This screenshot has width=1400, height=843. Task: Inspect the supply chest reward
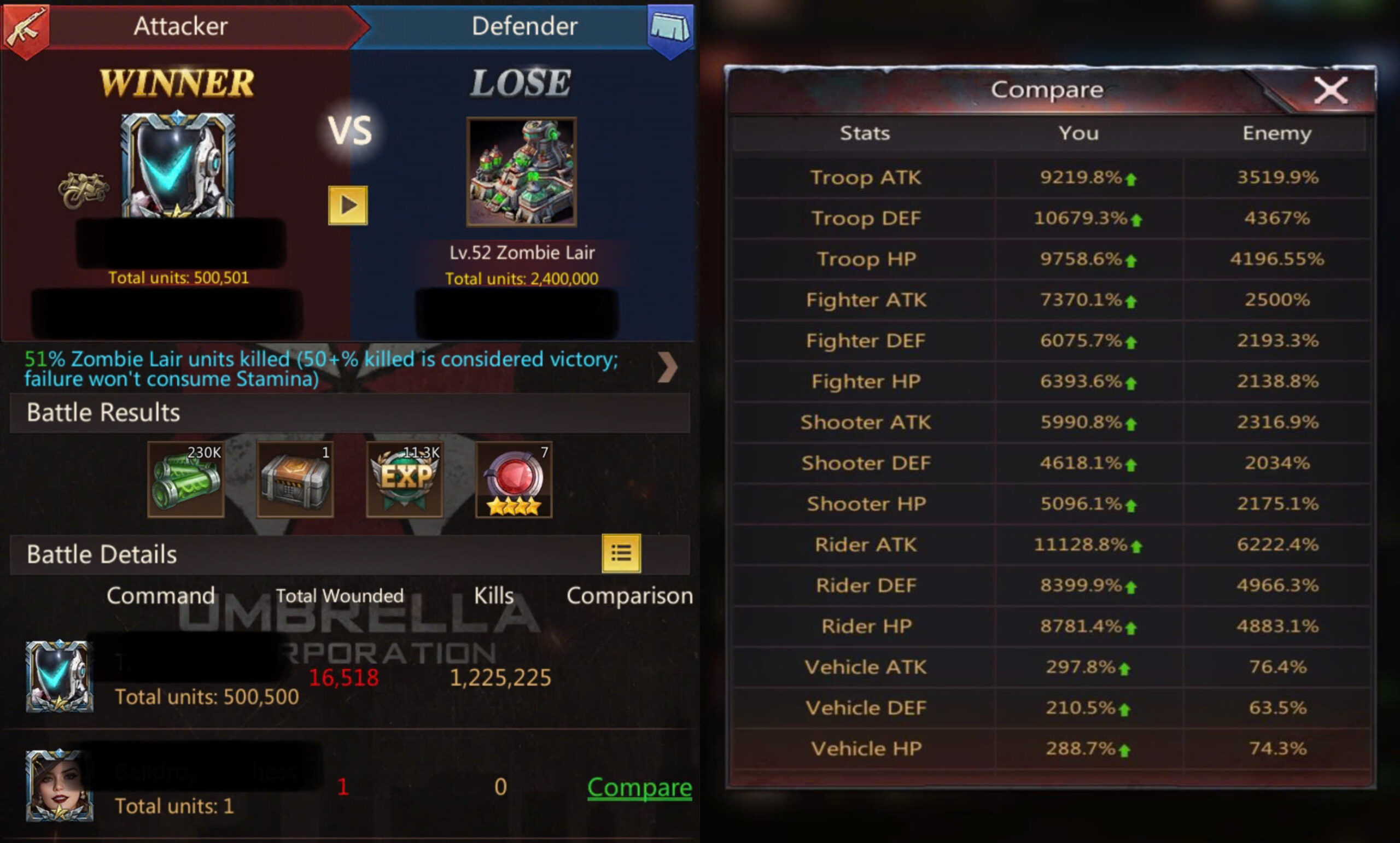click(x=295, y=480)
